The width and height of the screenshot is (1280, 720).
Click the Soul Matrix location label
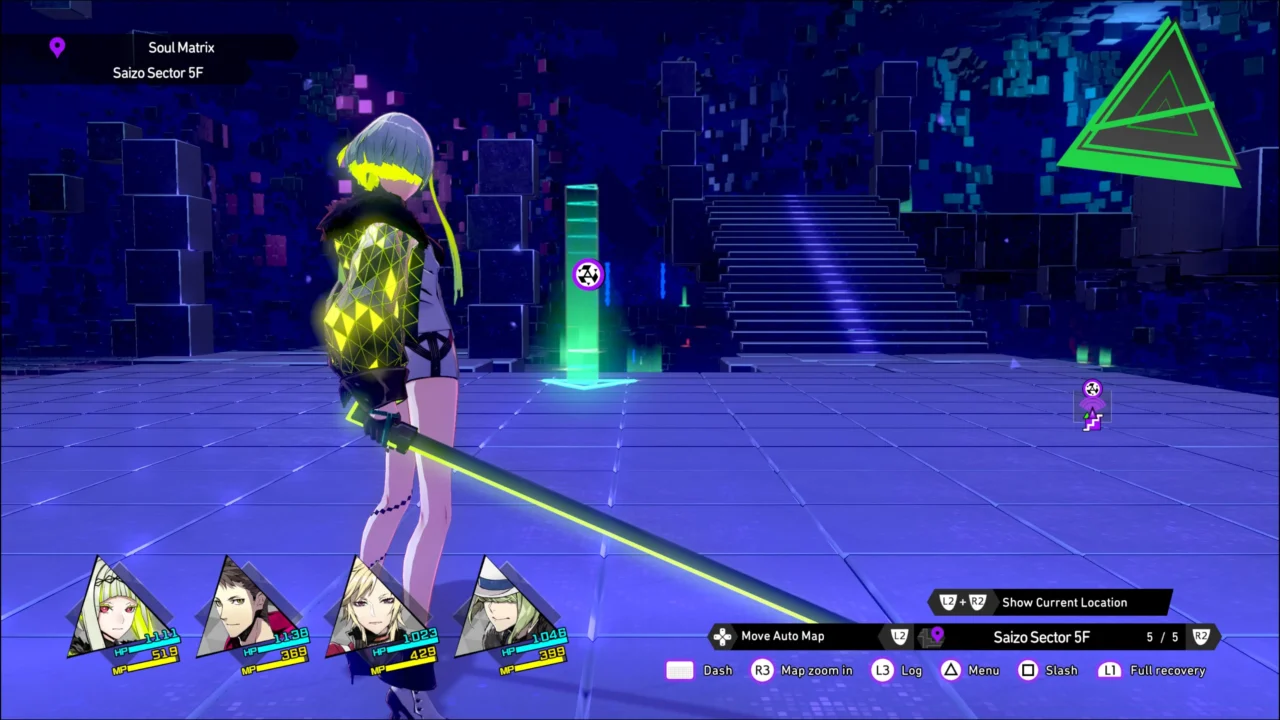pos(181,47)
